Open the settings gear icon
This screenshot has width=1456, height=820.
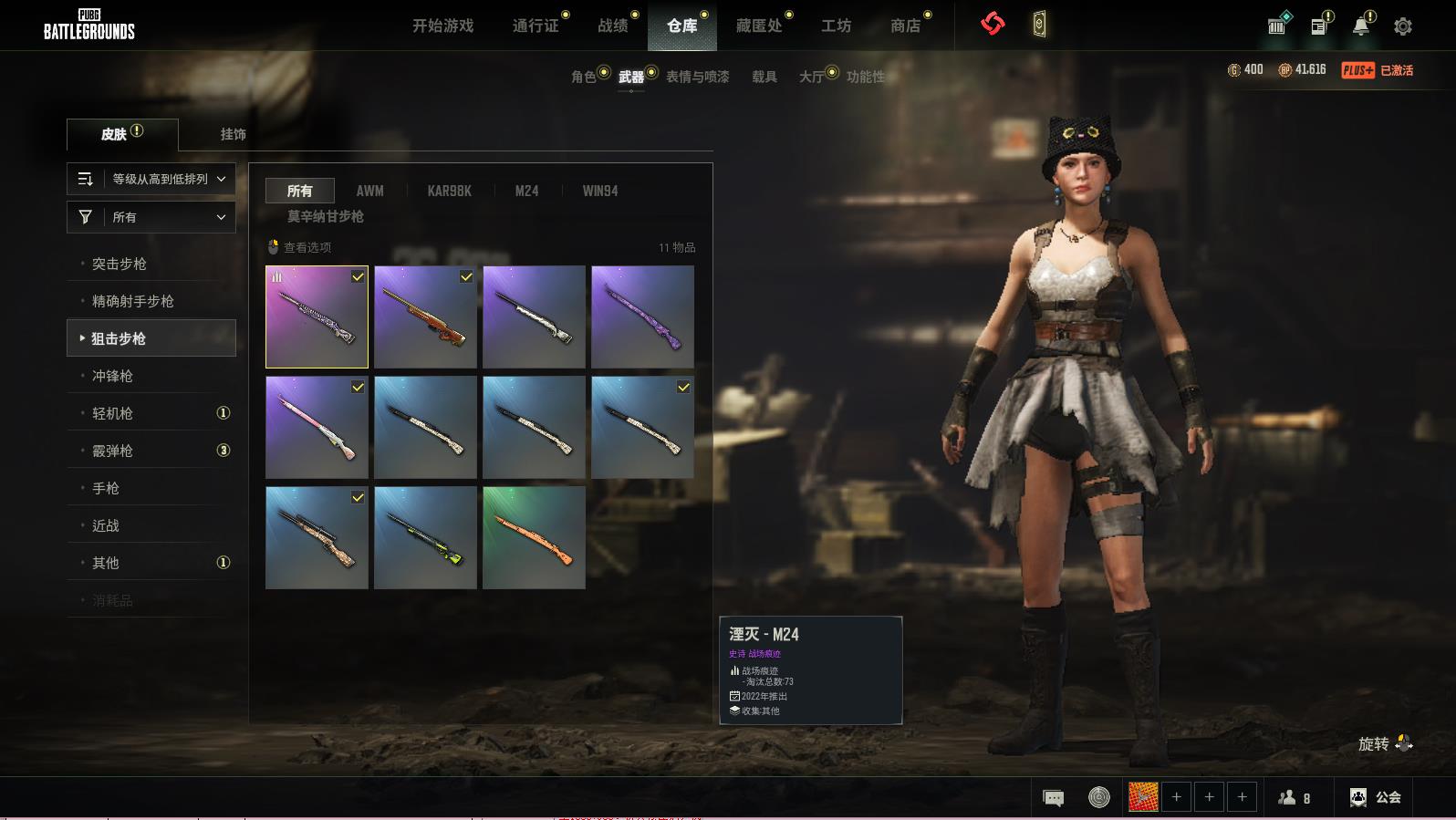(1403, 26)
